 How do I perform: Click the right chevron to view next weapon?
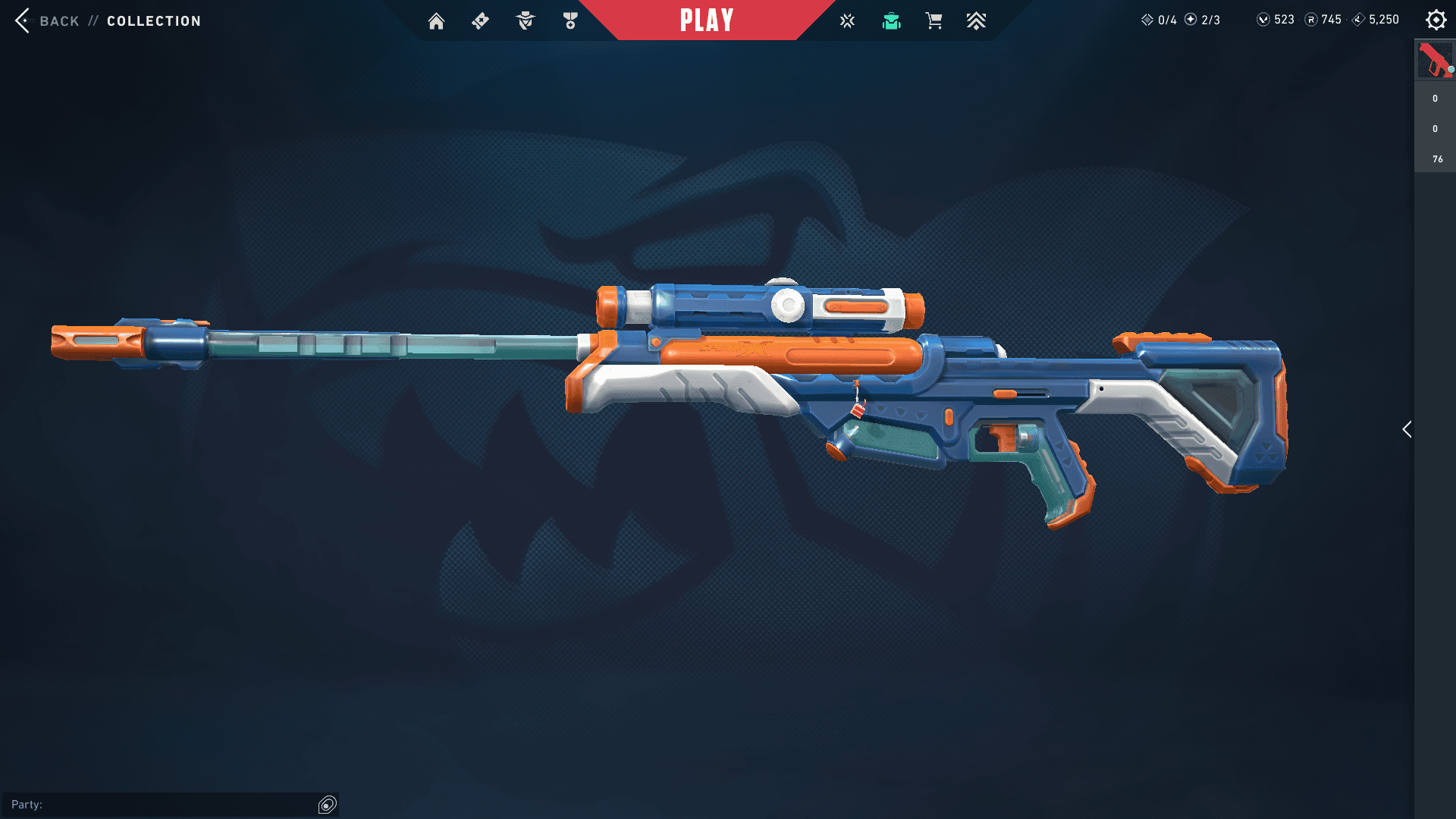pos(1407,429)
